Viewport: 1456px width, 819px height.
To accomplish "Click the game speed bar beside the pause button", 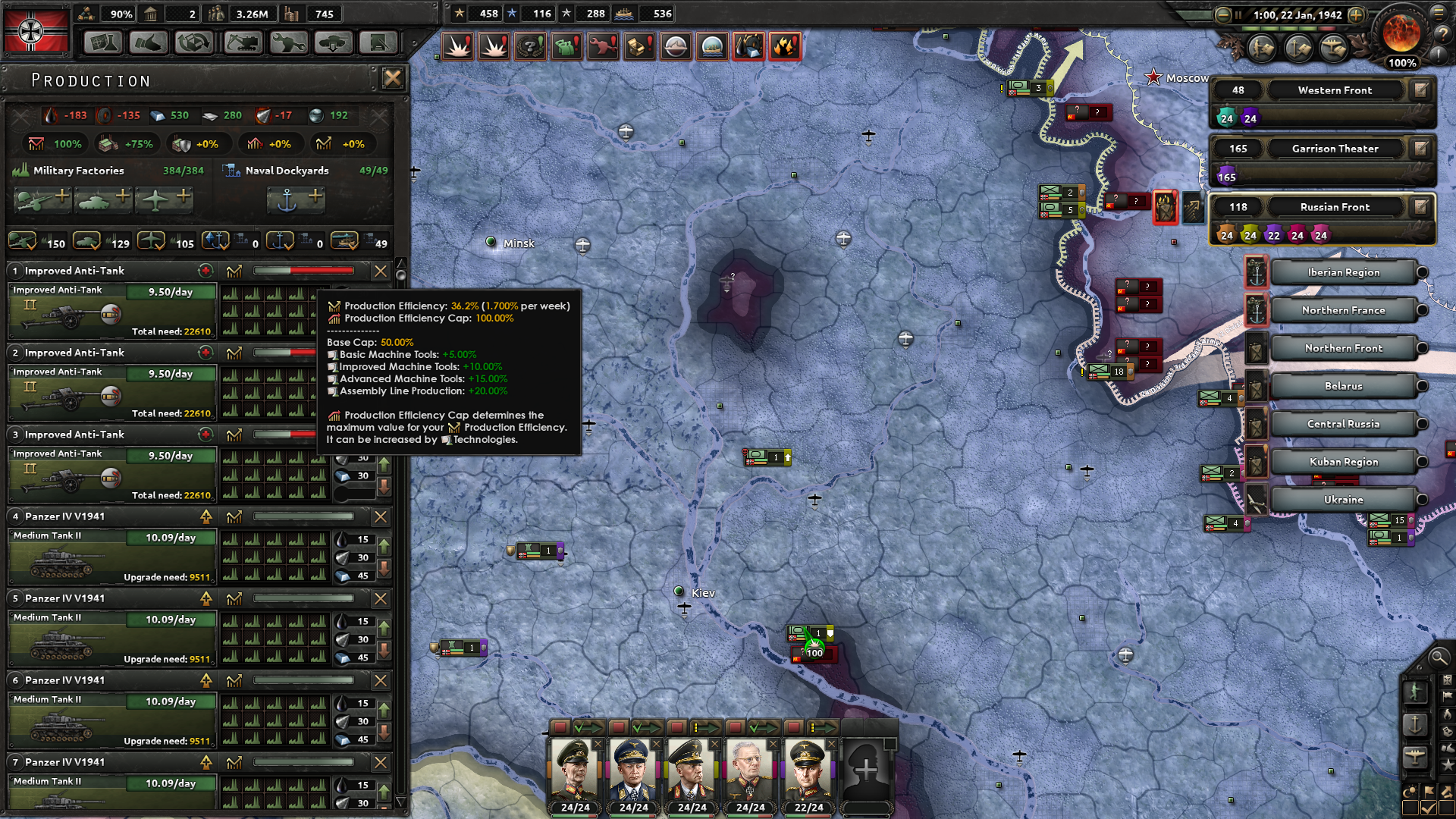I will click(1289, 29).
